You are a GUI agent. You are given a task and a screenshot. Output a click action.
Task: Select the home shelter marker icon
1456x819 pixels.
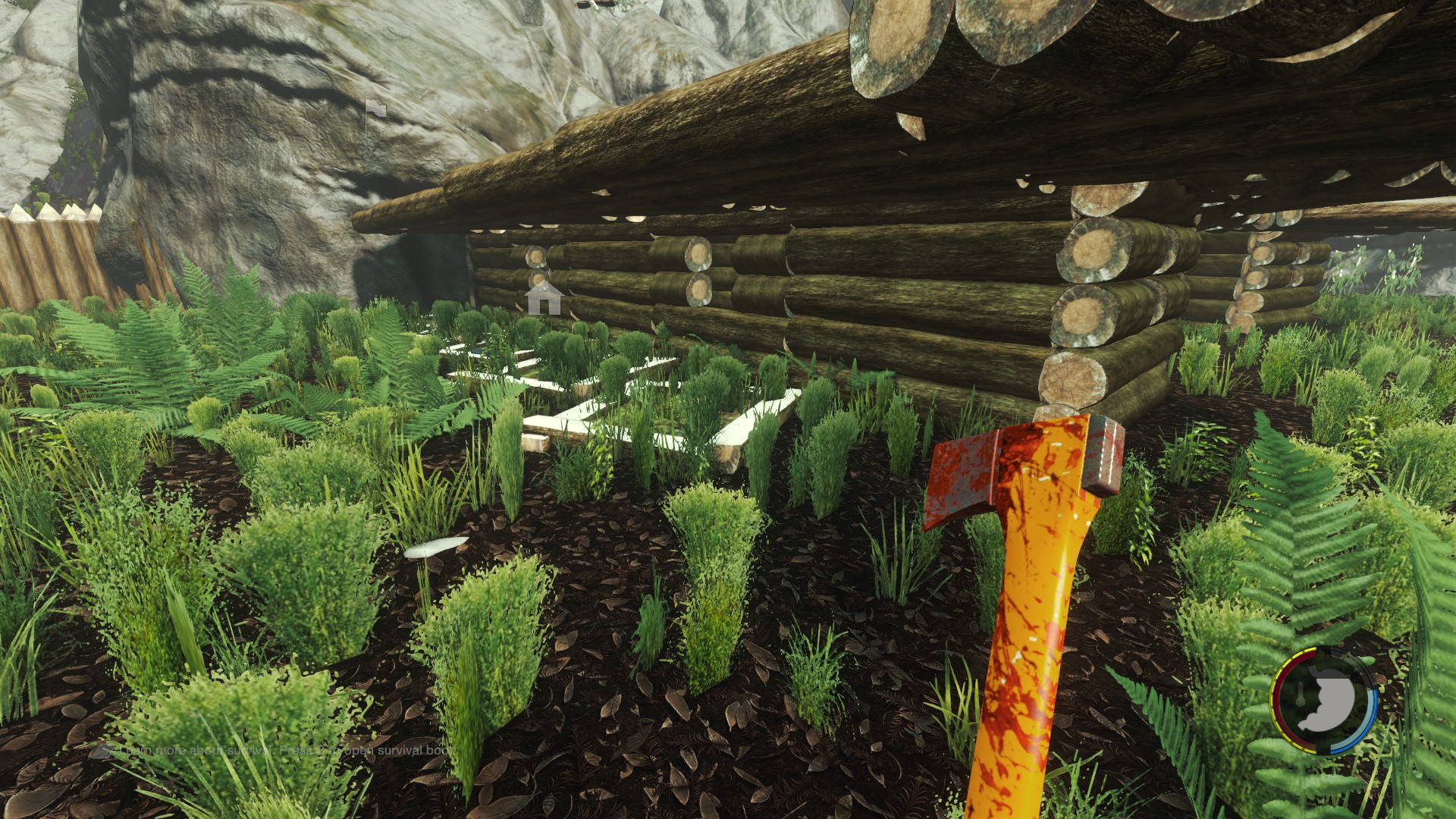coord(544,298)
